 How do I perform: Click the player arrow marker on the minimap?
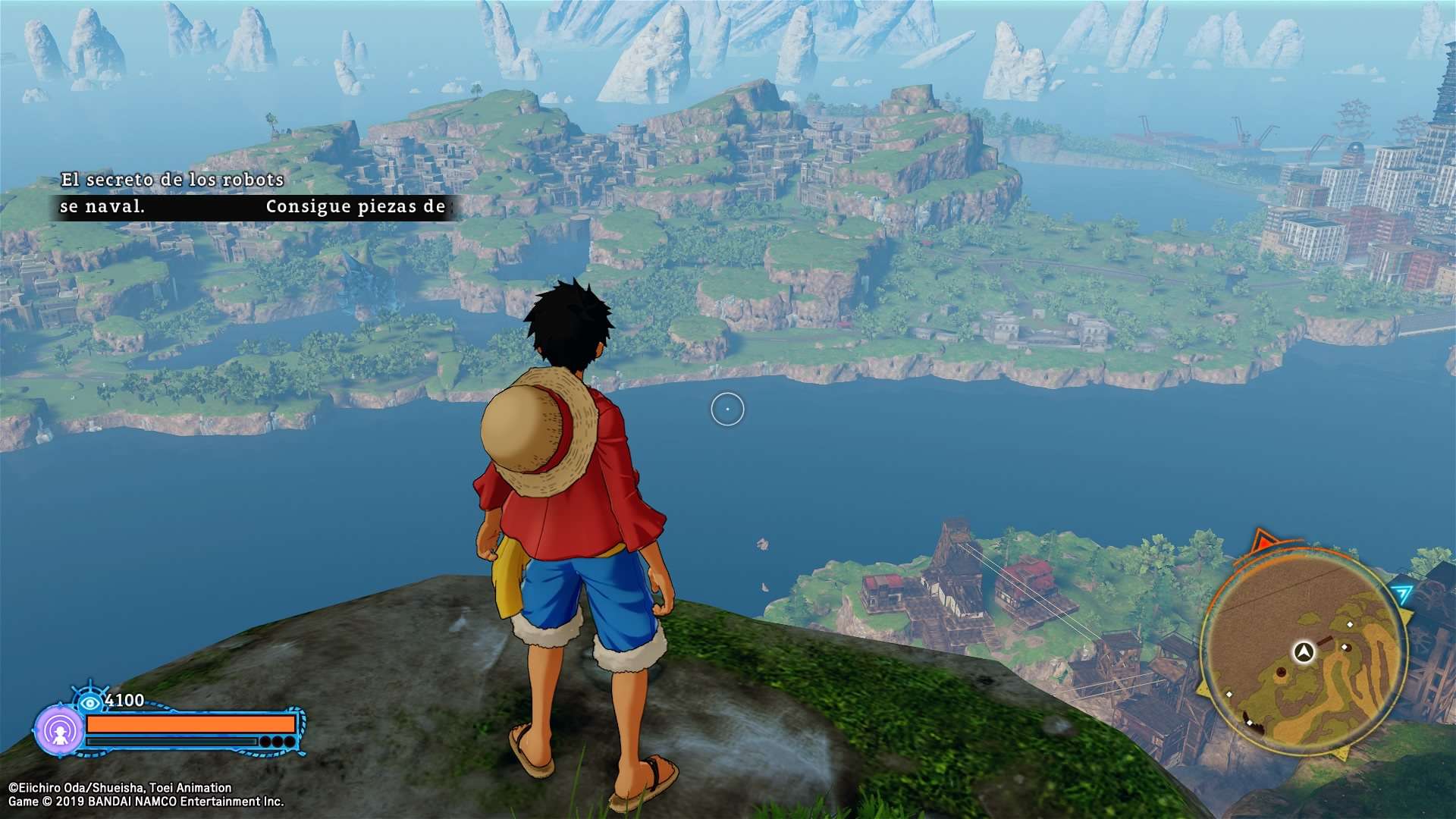click(x=1304, y=651)
